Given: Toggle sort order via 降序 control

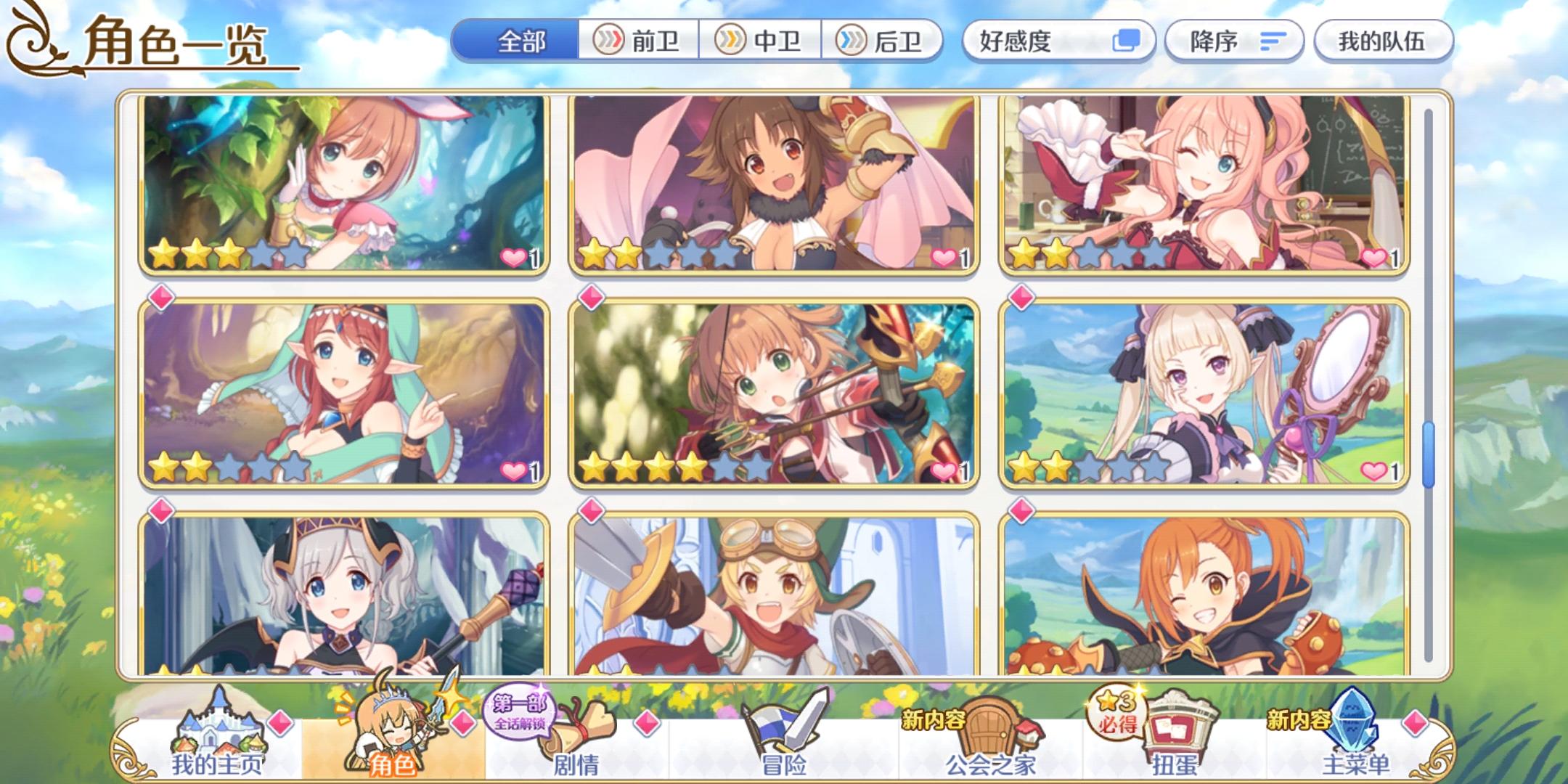Looking at the screenshot, I should pyautogui.click(x=1233, y=41).
